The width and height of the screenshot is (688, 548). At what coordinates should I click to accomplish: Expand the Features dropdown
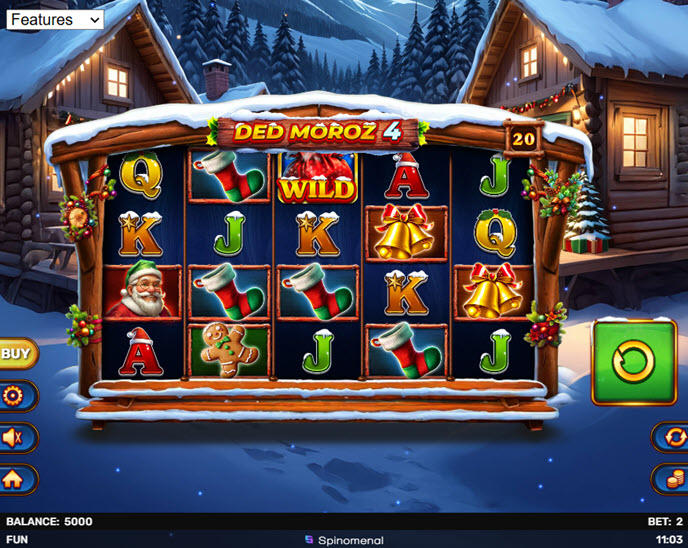(x=54, y=19)
